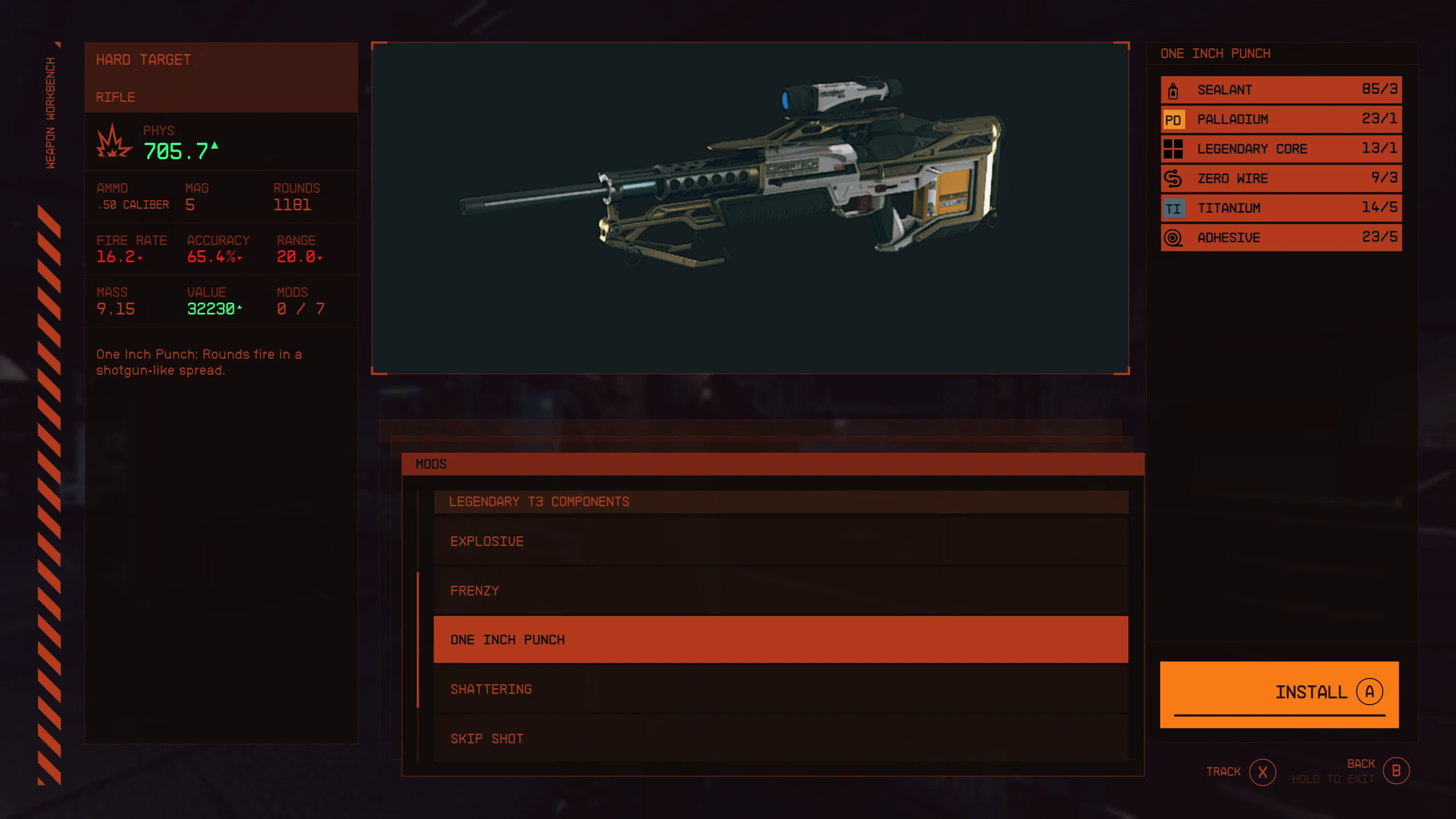Select the Adhesive resource row
Image resolution: width=1456 pixels, height=819 pixels.
coord(1281,238)
